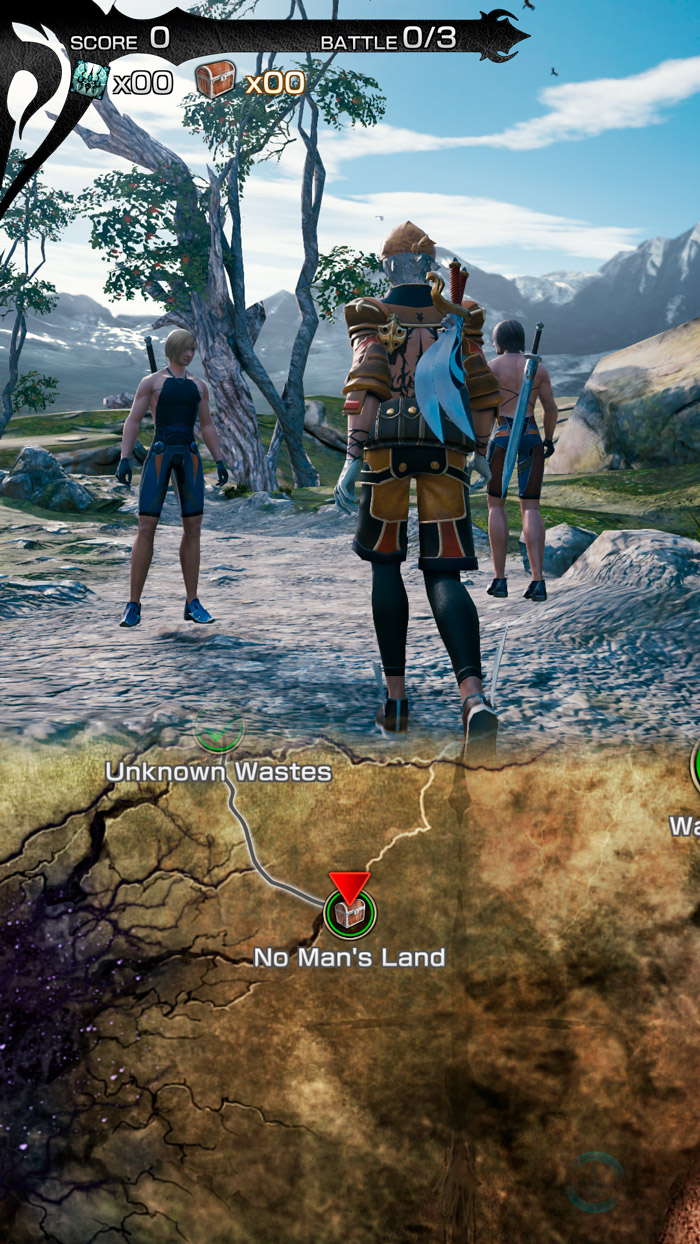Choose the Unknown Wastes map node
Screen dimensions: 700x1244
tap(219, 734)
